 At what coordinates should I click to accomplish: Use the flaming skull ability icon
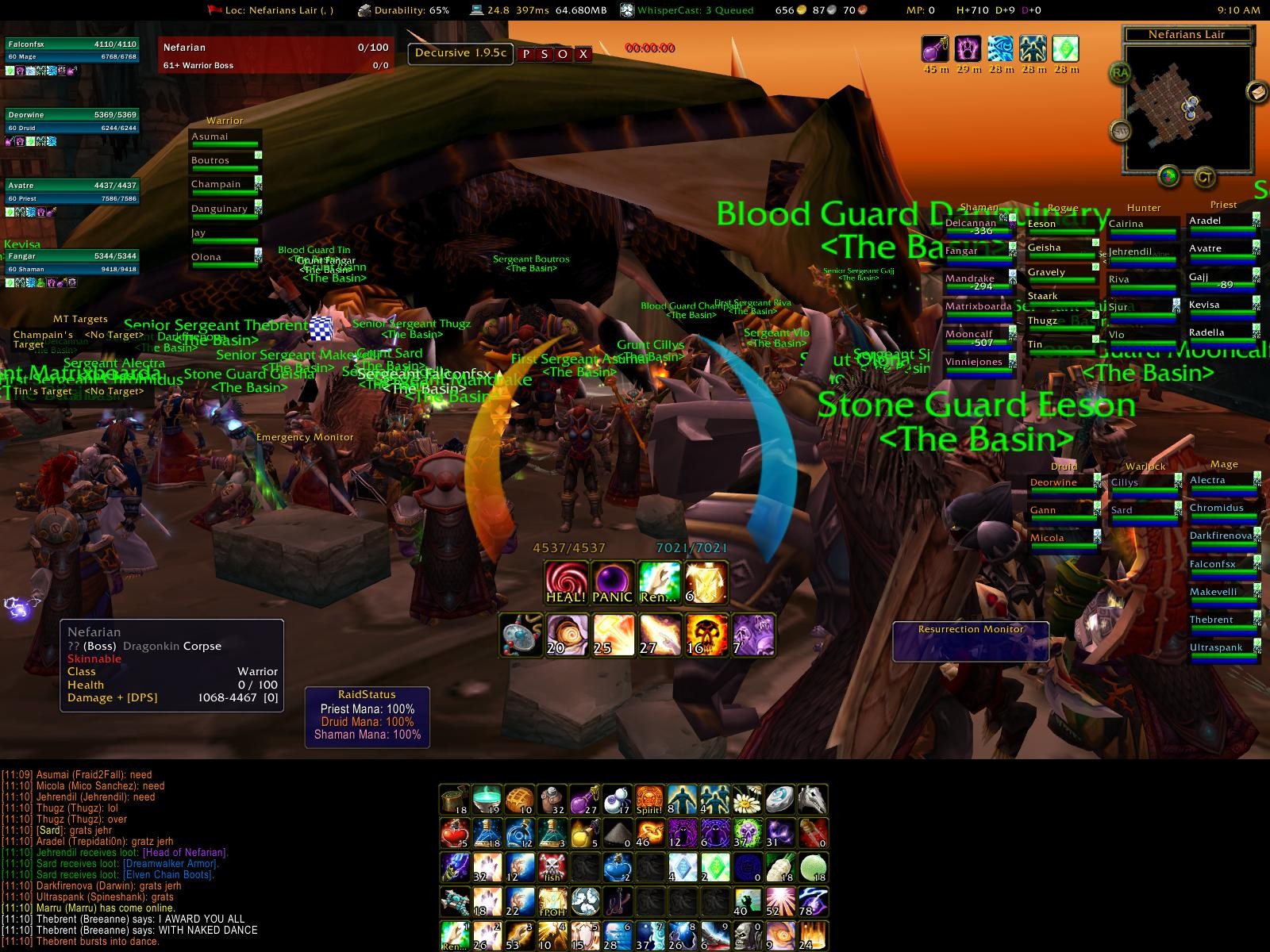706,635
